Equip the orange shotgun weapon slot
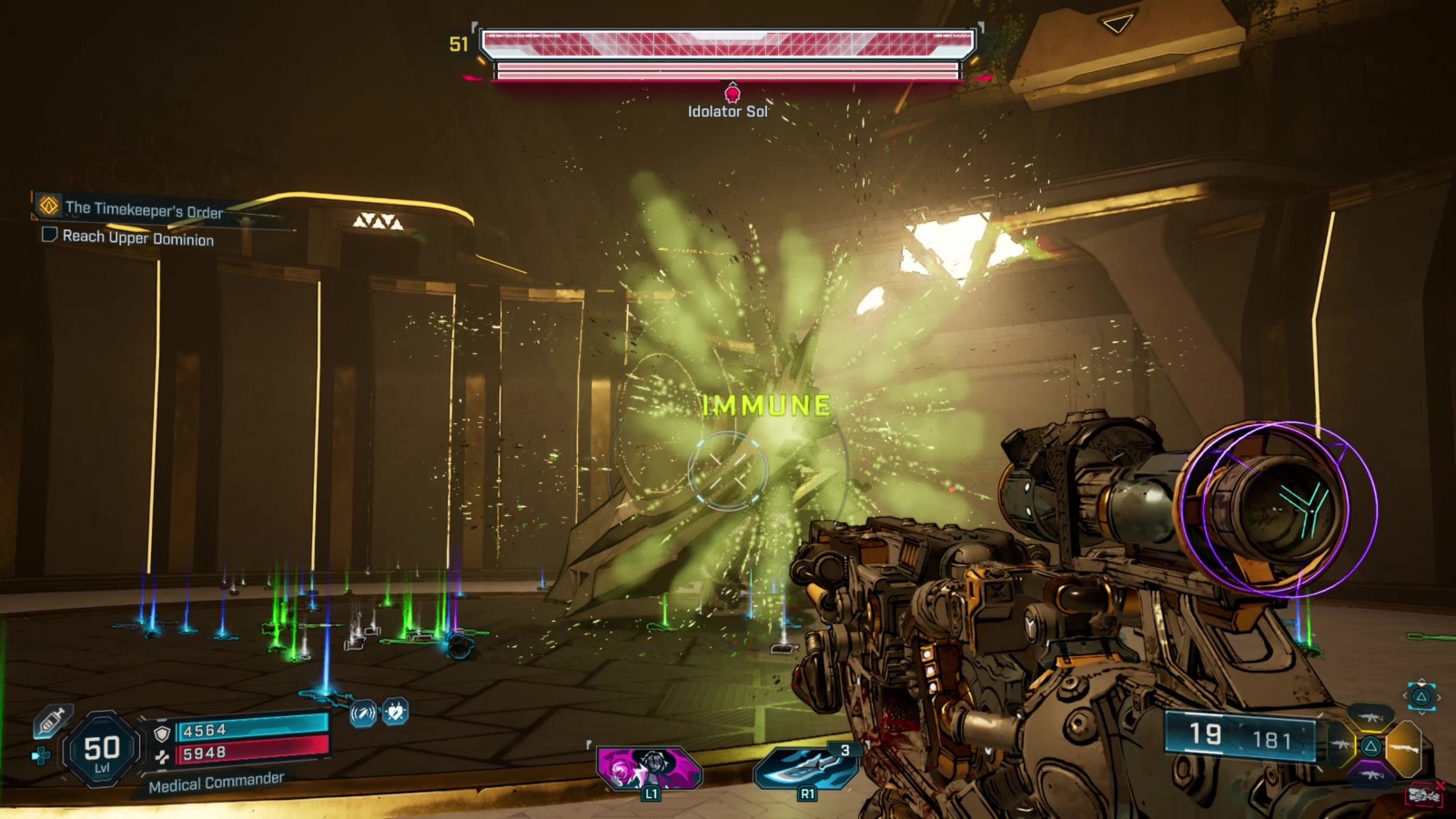The height and width of the screenshot is (819, 1456). pos(1404,747)
